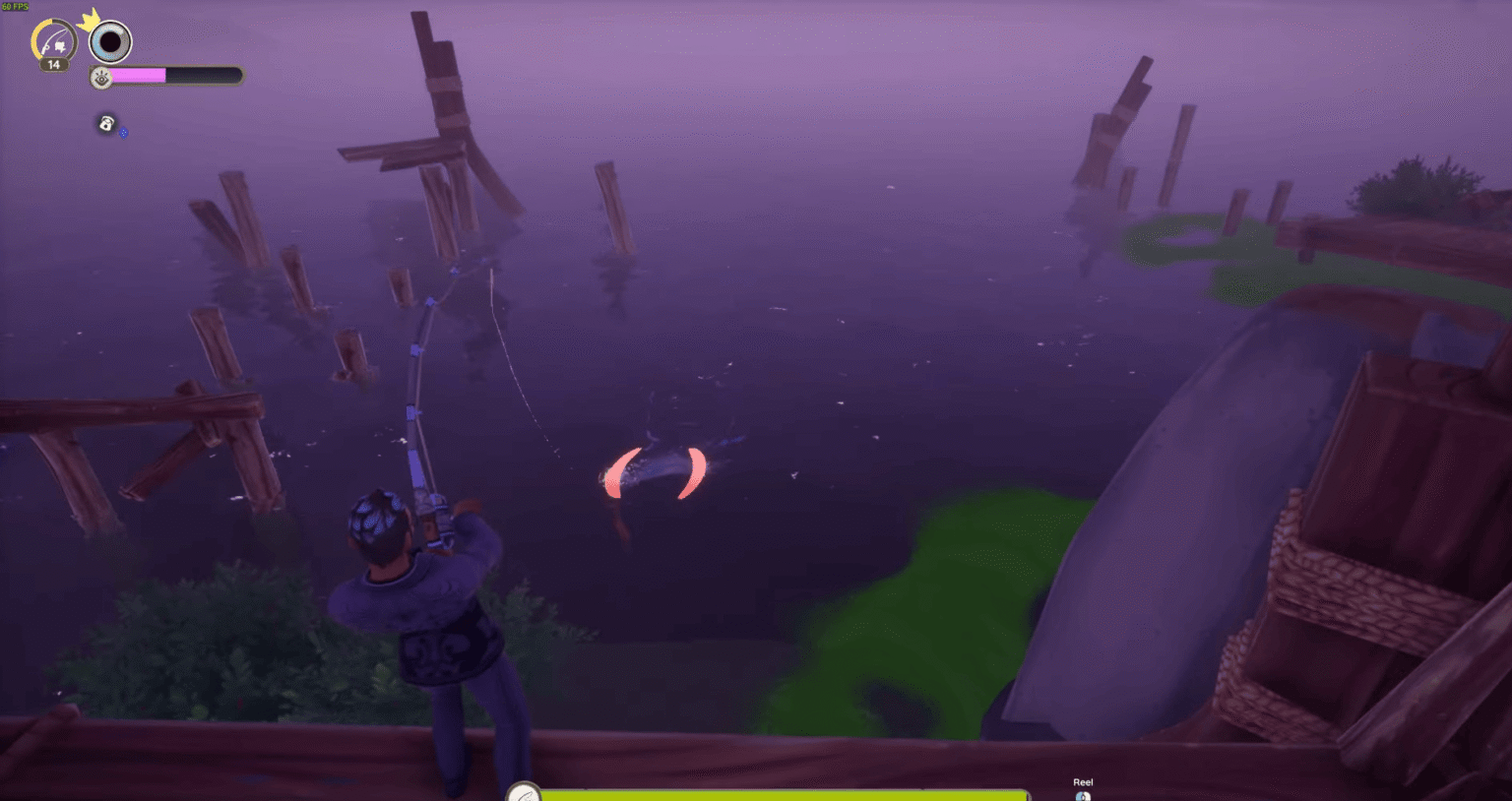Viewport: 1512px width, 801px height.
Task: Click the small blue sparkle beside the bait icon
Action: click(x=122, y=135)
